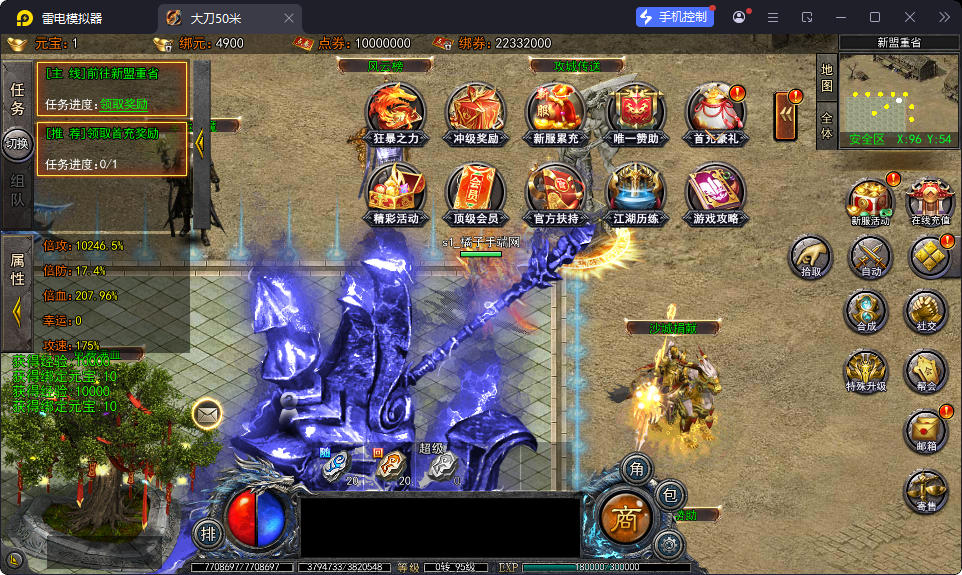
Task: Open the 商 shop button
Action: [x=625, y=517]
